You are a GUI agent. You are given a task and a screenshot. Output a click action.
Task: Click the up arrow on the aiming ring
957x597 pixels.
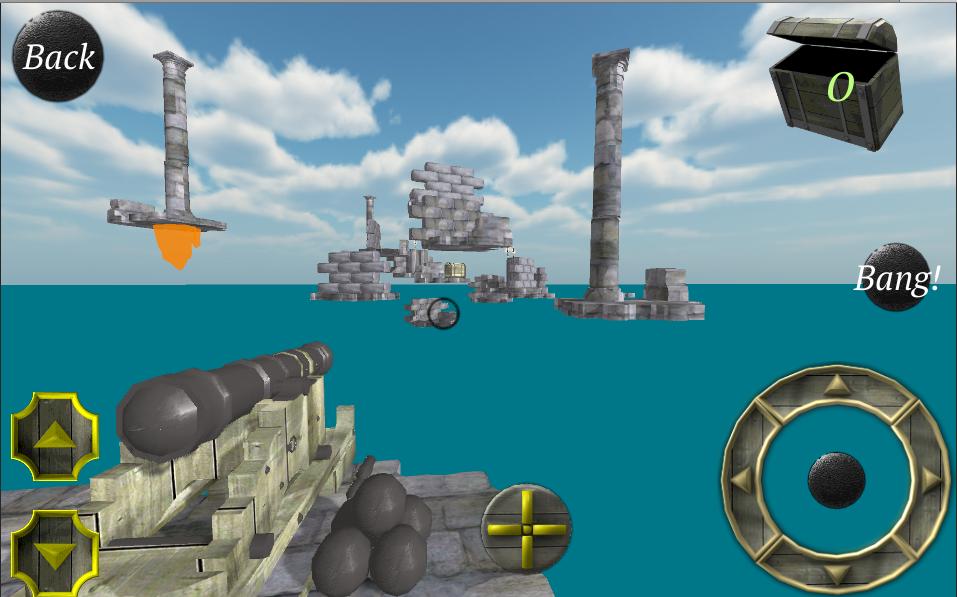pyautogui.click(x=836, y=385)
